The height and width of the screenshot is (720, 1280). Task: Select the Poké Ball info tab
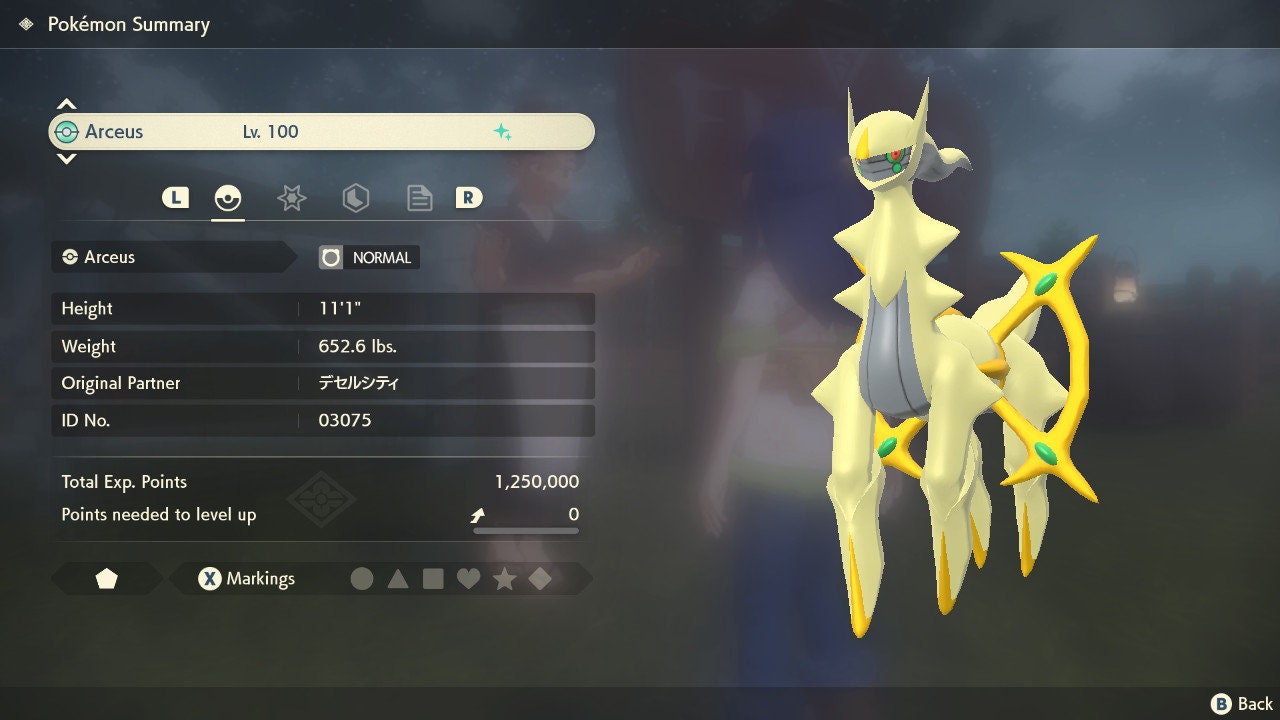(228, 198)
